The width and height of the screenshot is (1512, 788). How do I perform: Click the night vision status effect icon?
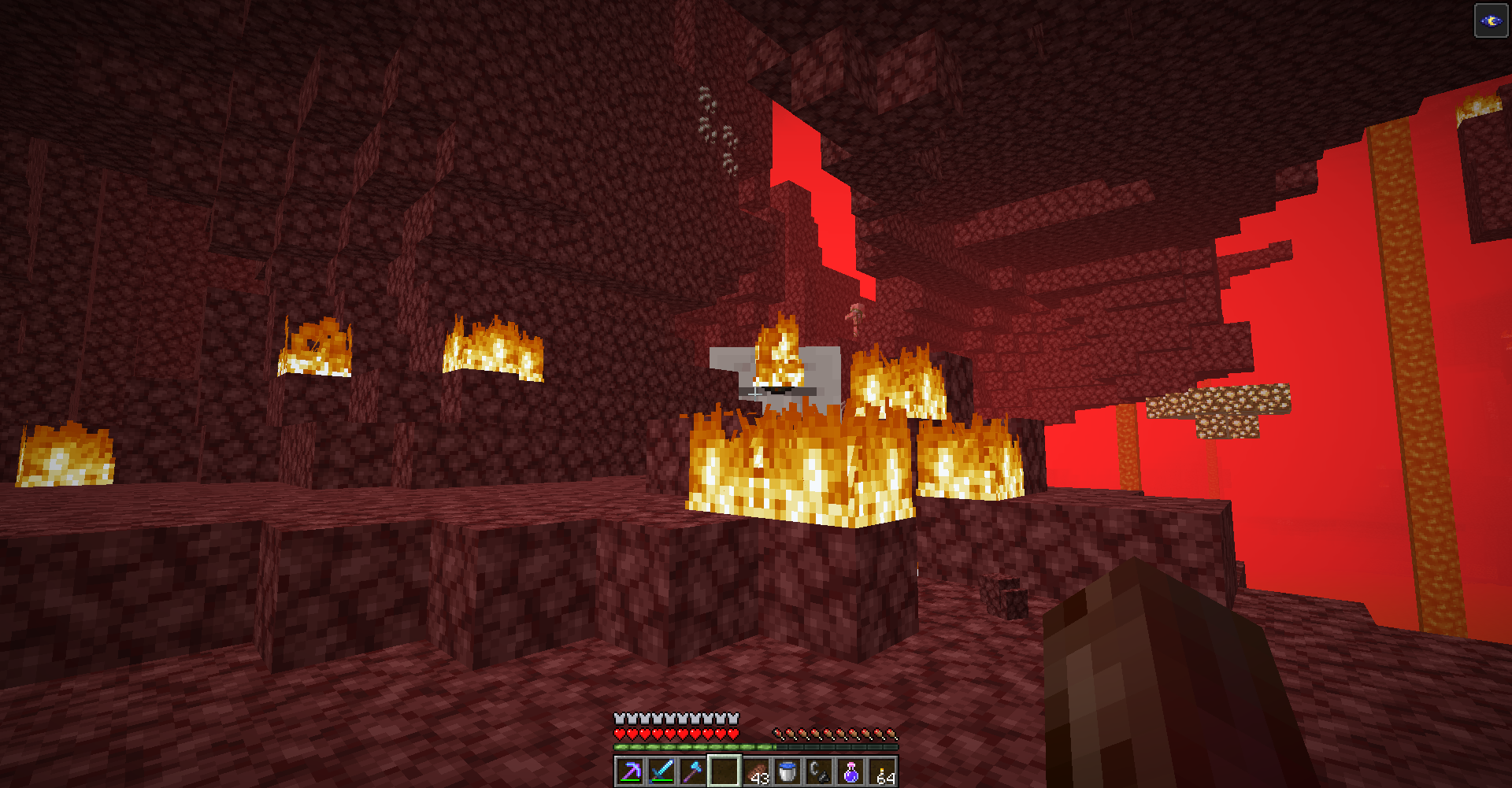(1491, 21)
